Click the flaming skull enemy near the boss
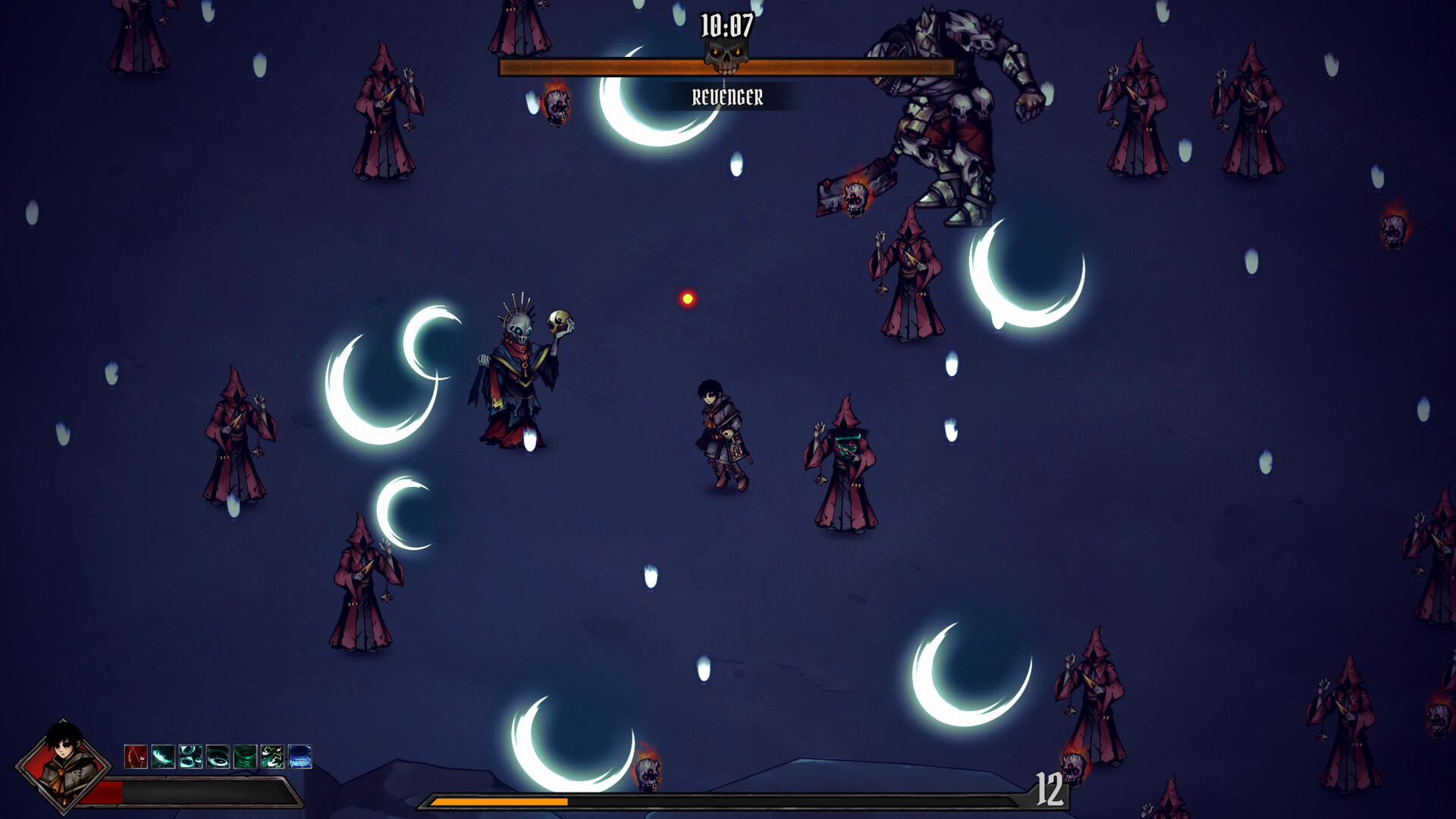This screenshot has width=1456, height=819. click(857, 199)
